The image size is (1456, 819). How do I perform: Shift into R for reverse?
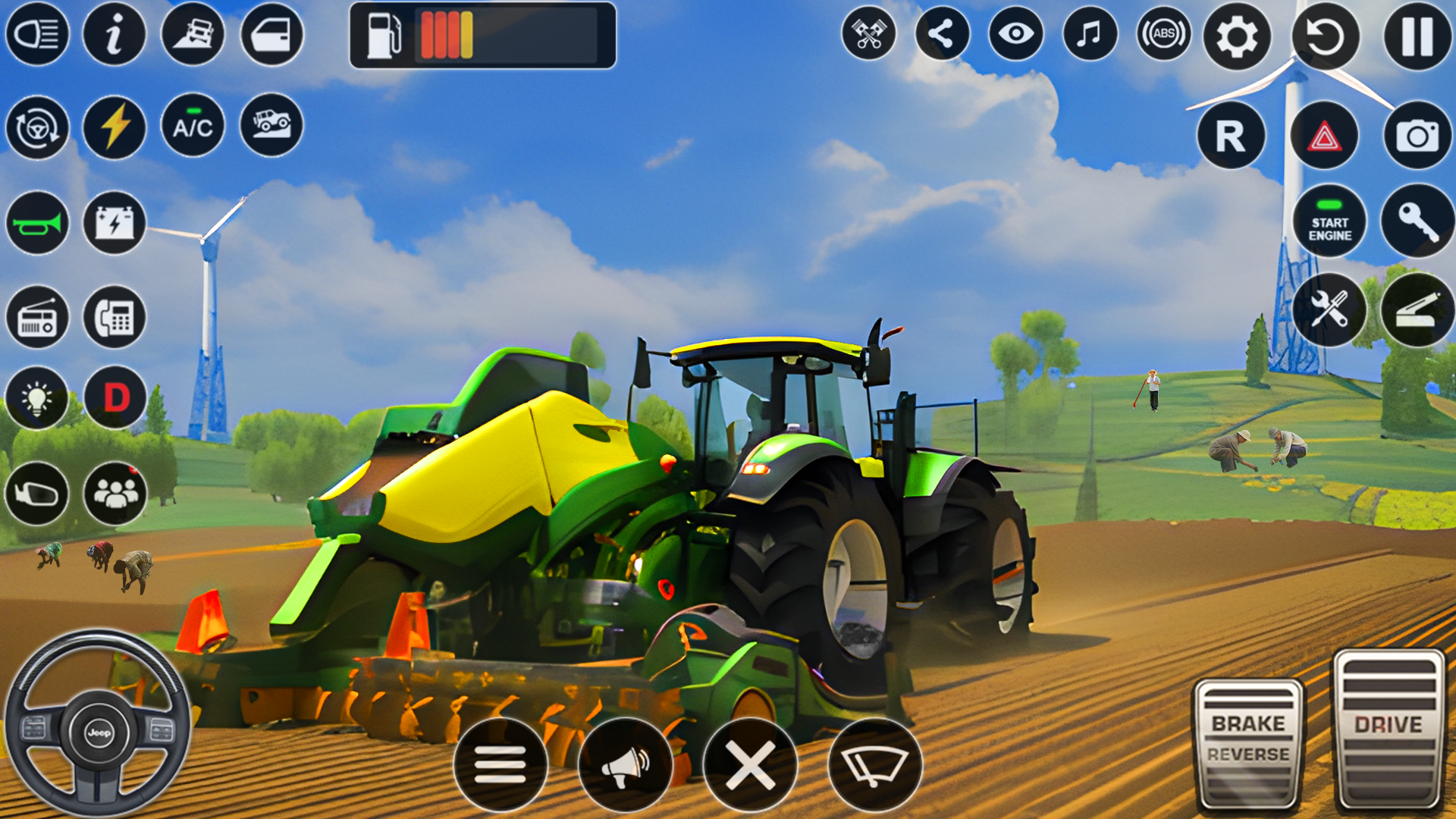(x=1232, y=136)
